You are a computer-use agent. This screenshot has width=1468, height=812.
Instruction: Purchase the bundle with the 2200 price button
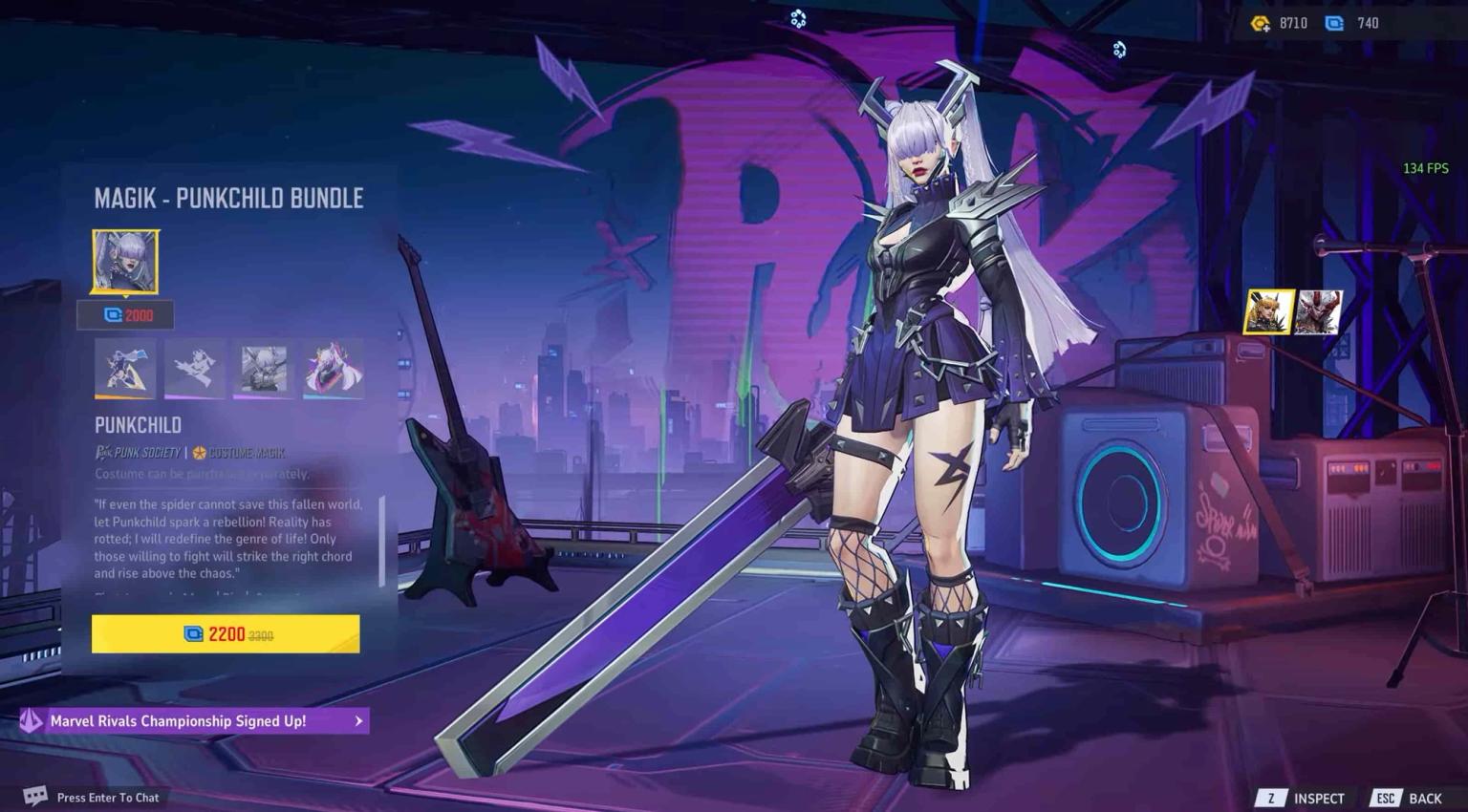(226, 633)
